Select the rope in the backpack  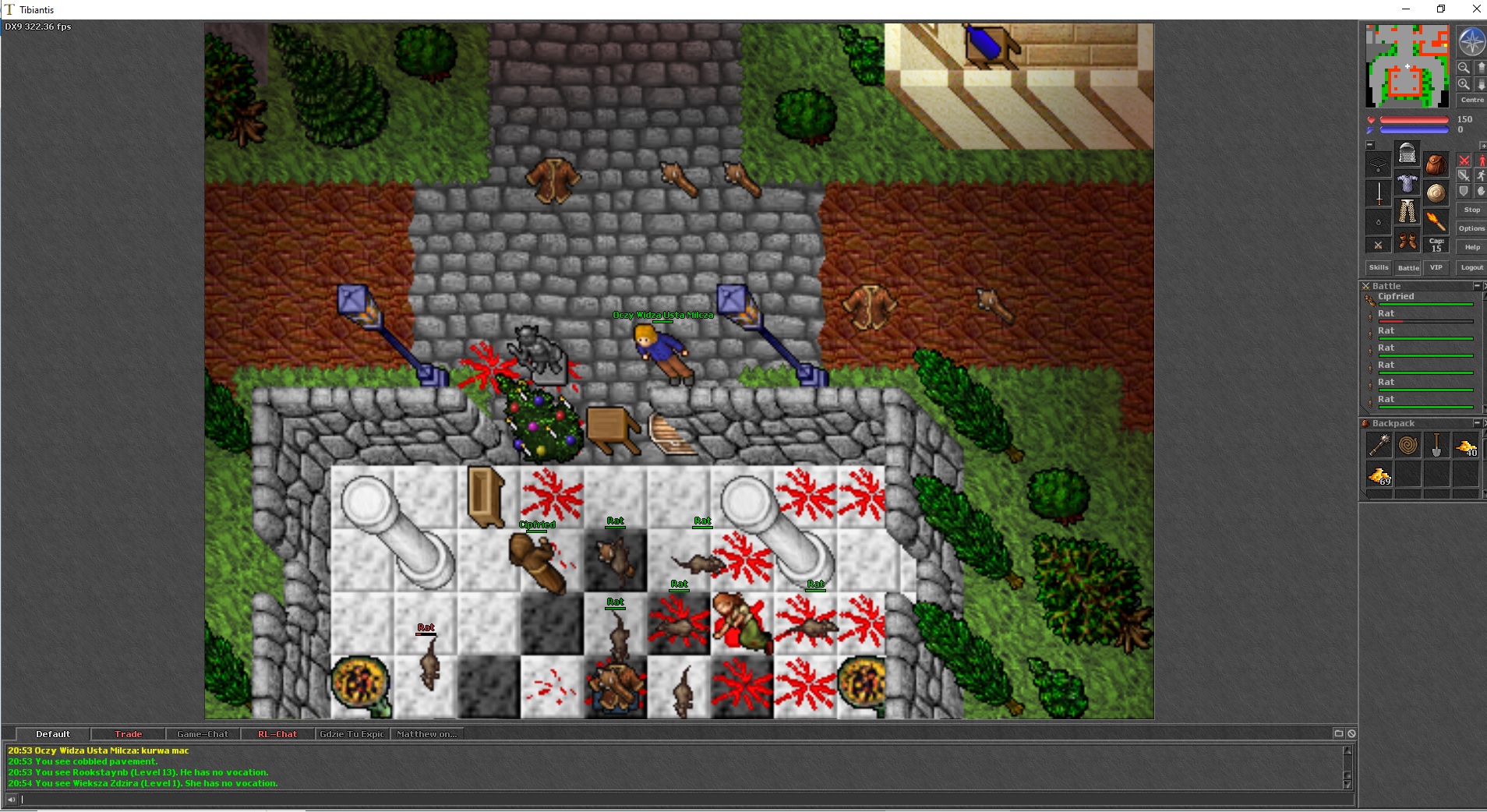click(x=1408, y=445)
